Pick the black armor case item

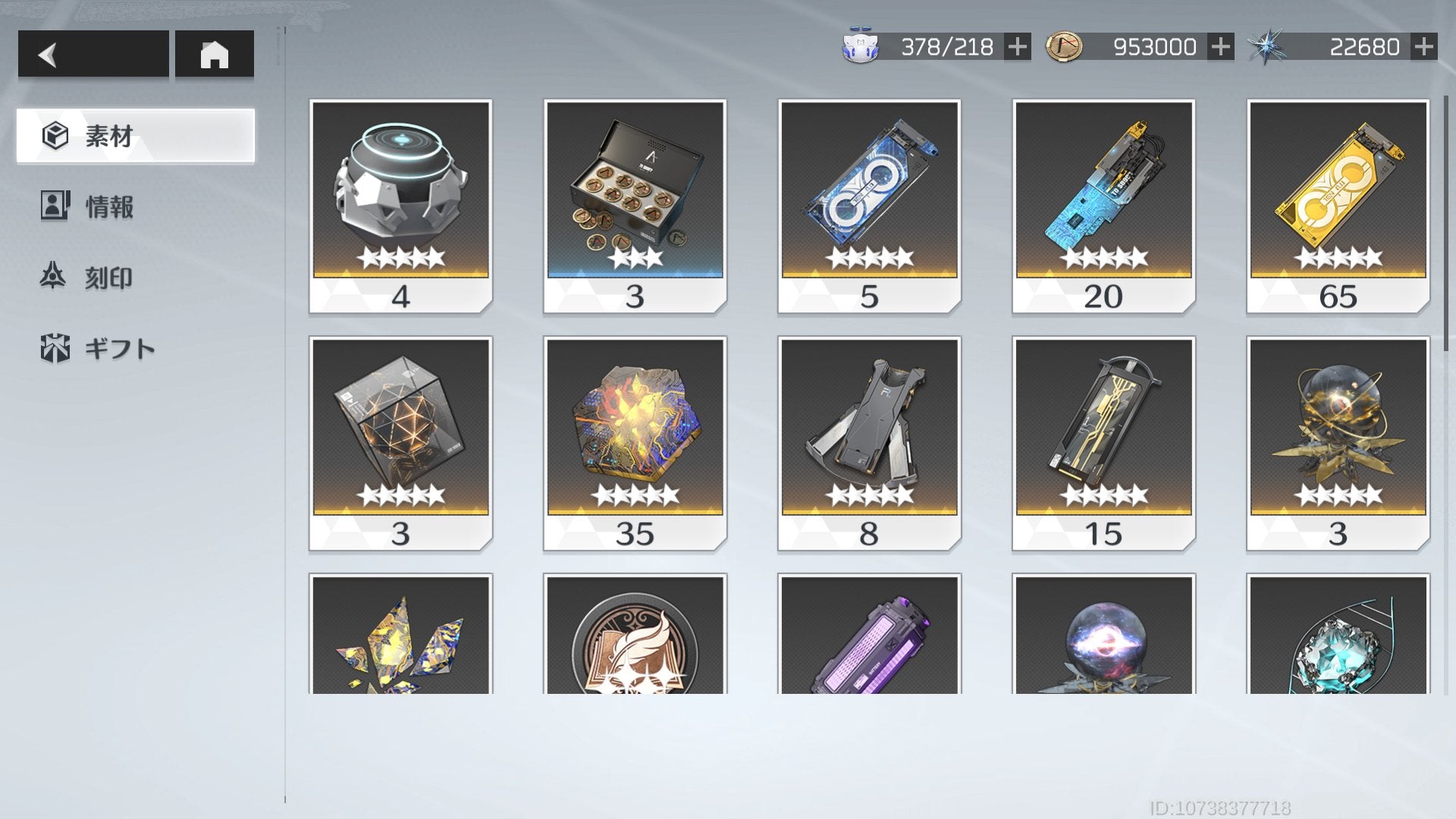(869, 443)
